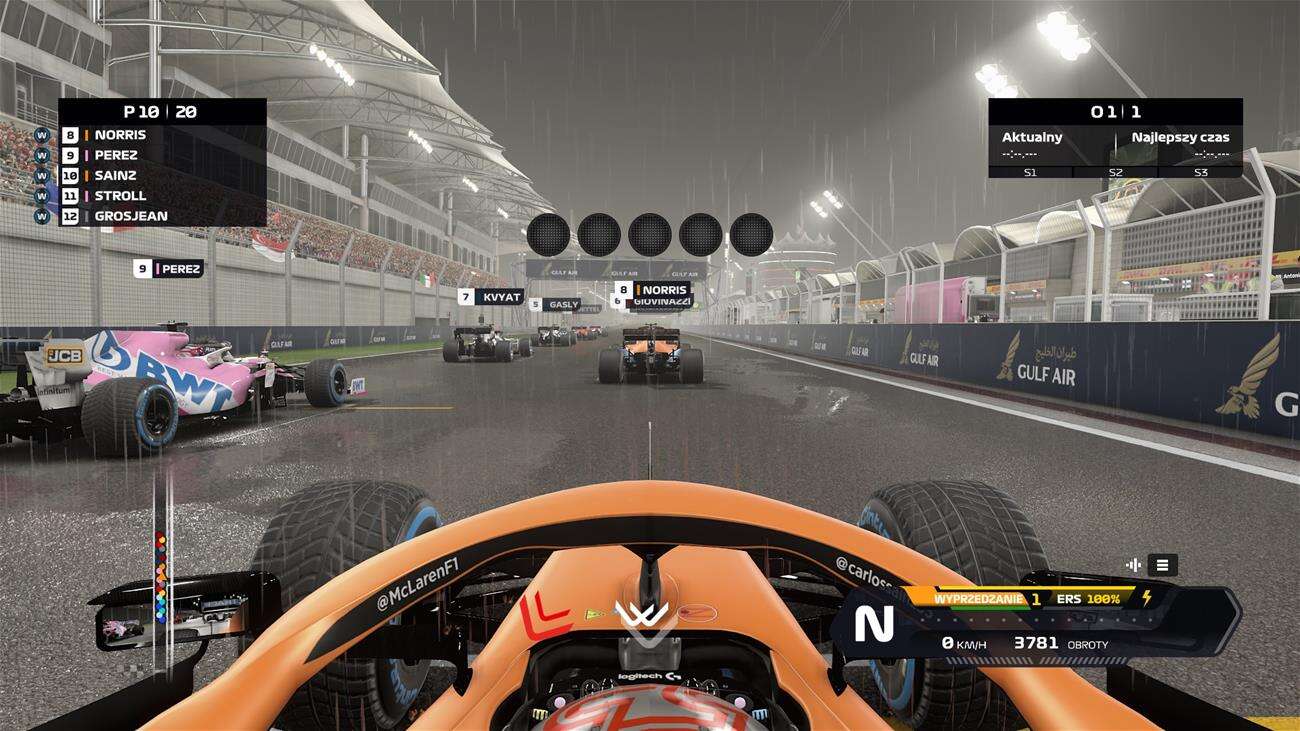Expand the Najlepszy czas timing column

pyautogui.click(x=1180, y=137)
